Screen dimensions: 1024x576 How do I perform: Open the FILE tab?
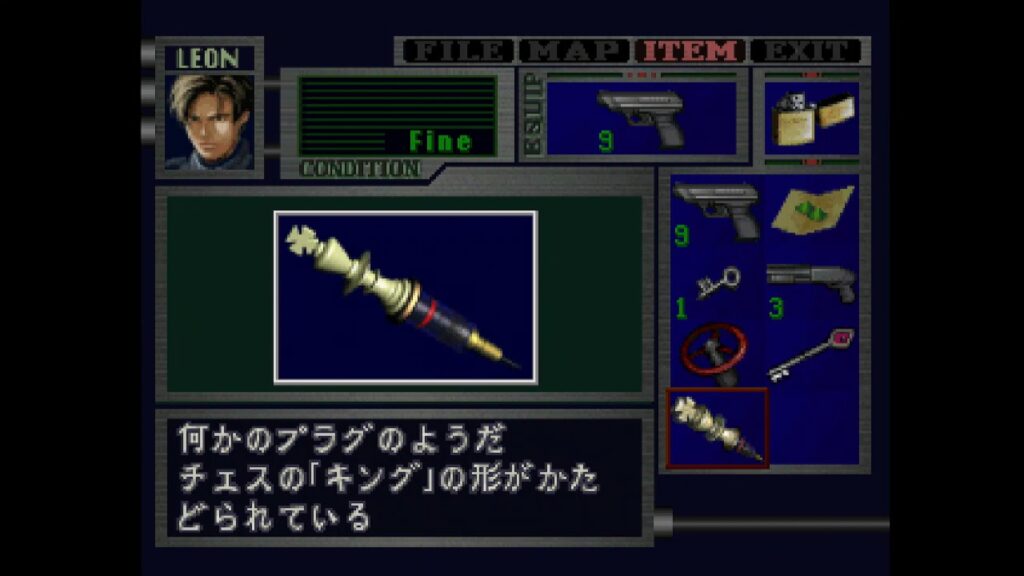458,51
